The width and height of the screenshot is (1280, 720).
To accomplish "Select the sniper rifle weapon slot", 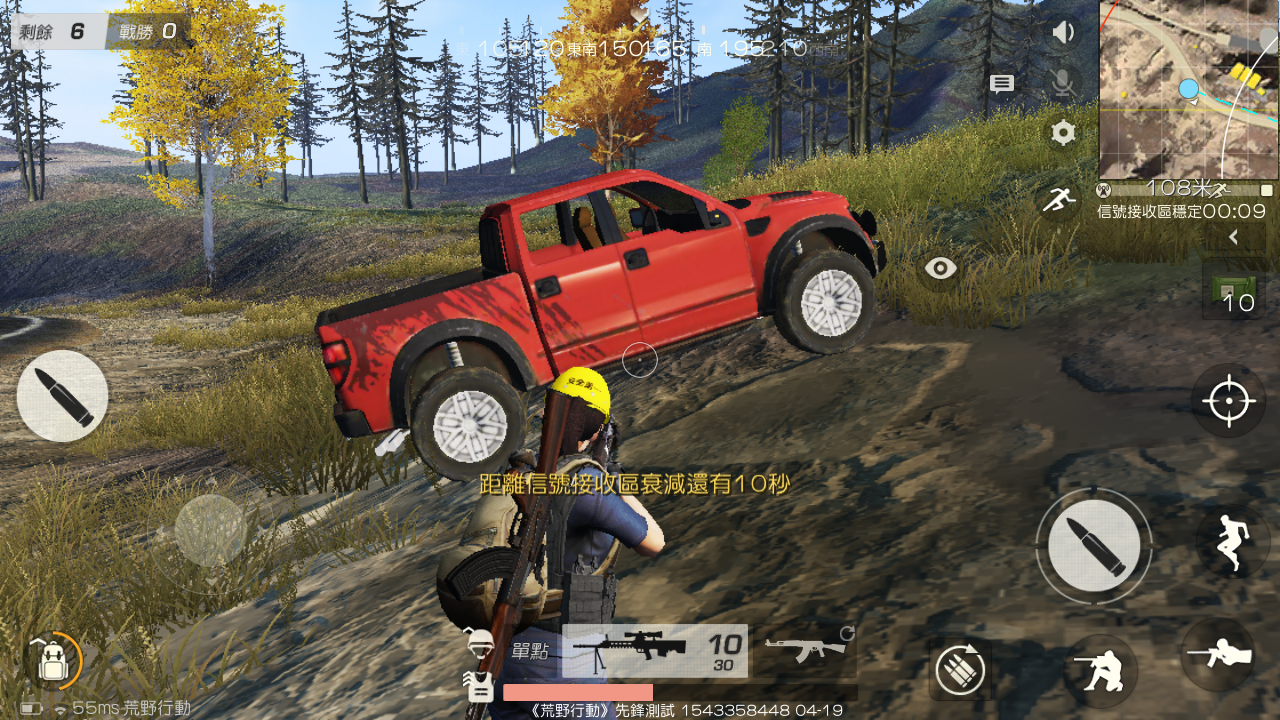I will tap(654, 650).
